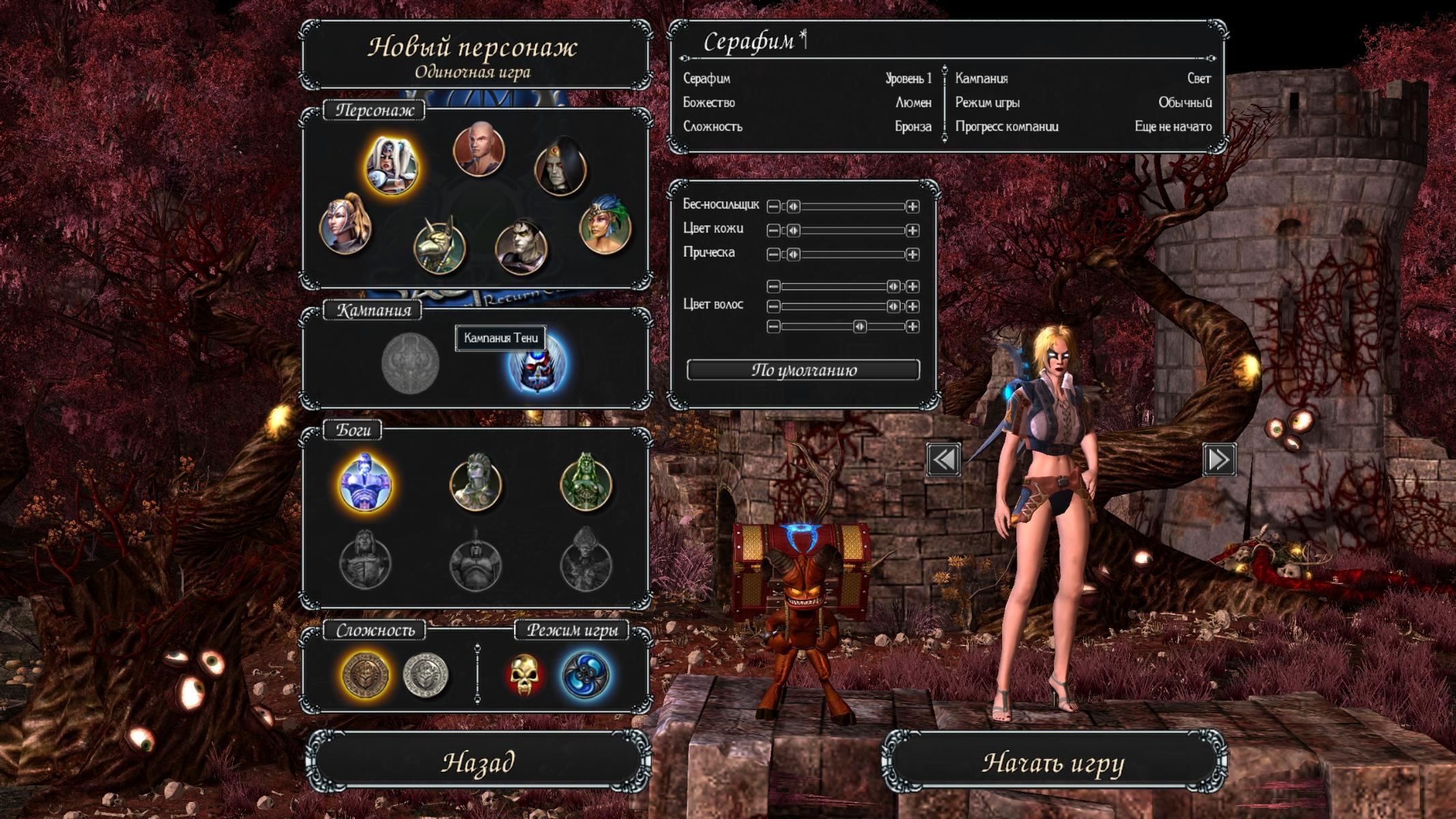Choose the grey Light campaign medallion
1456x819 pixels.
(410, 363)
